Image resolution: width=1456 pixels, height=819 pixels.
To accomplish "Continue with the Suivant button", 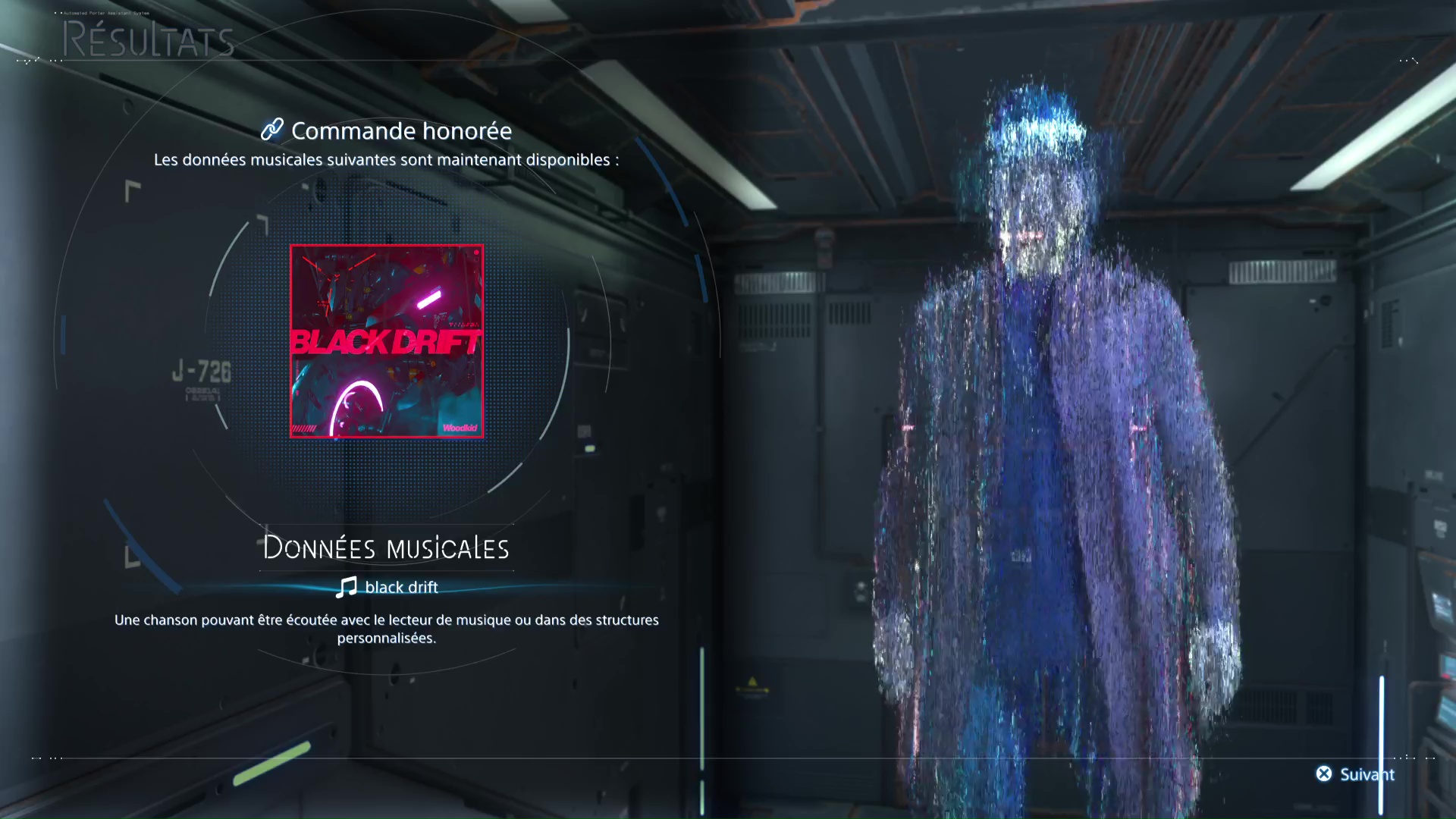I will [1355, 774].
